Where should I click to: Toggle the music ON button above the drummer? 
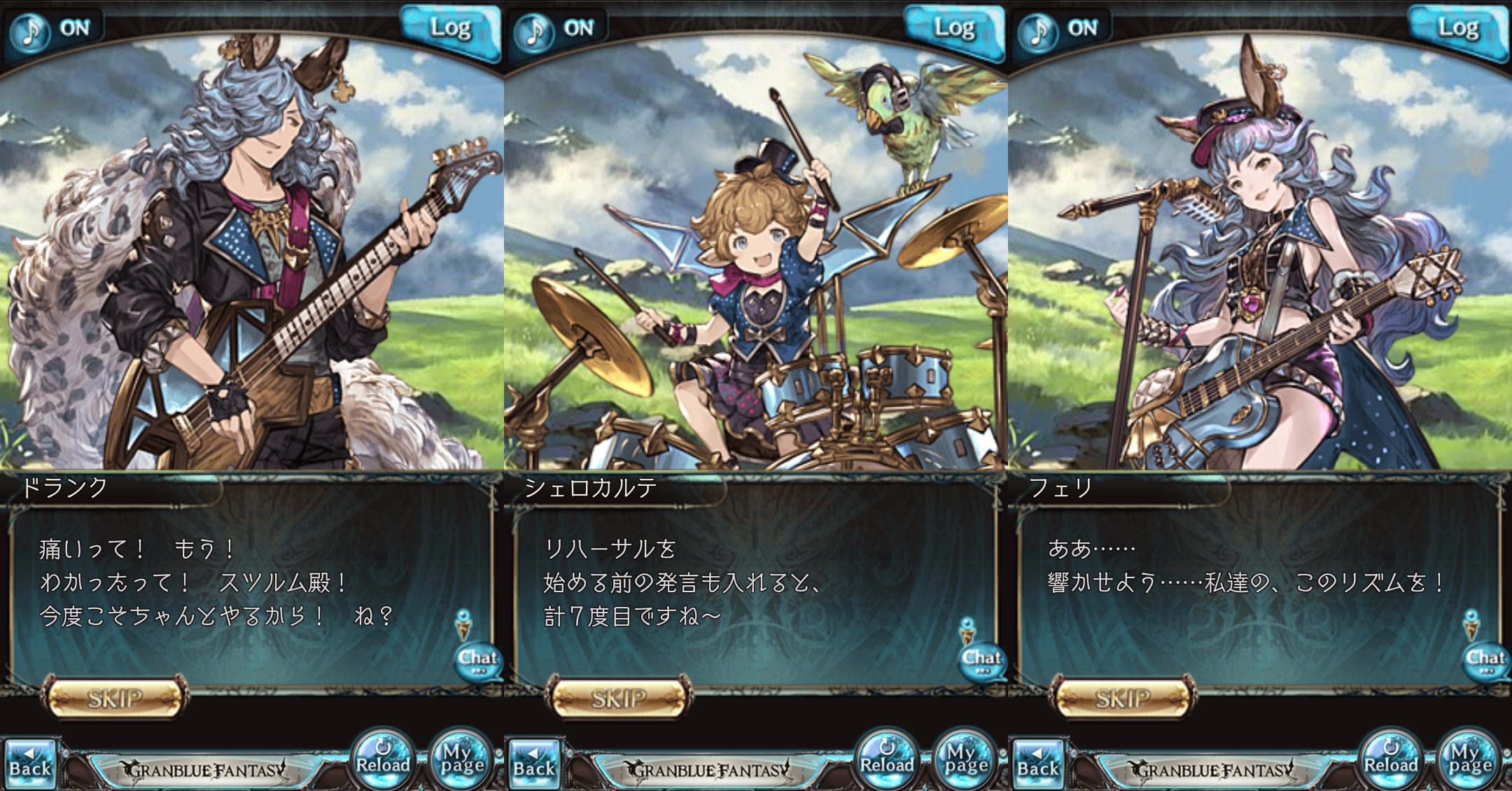[x=557, y=29]
